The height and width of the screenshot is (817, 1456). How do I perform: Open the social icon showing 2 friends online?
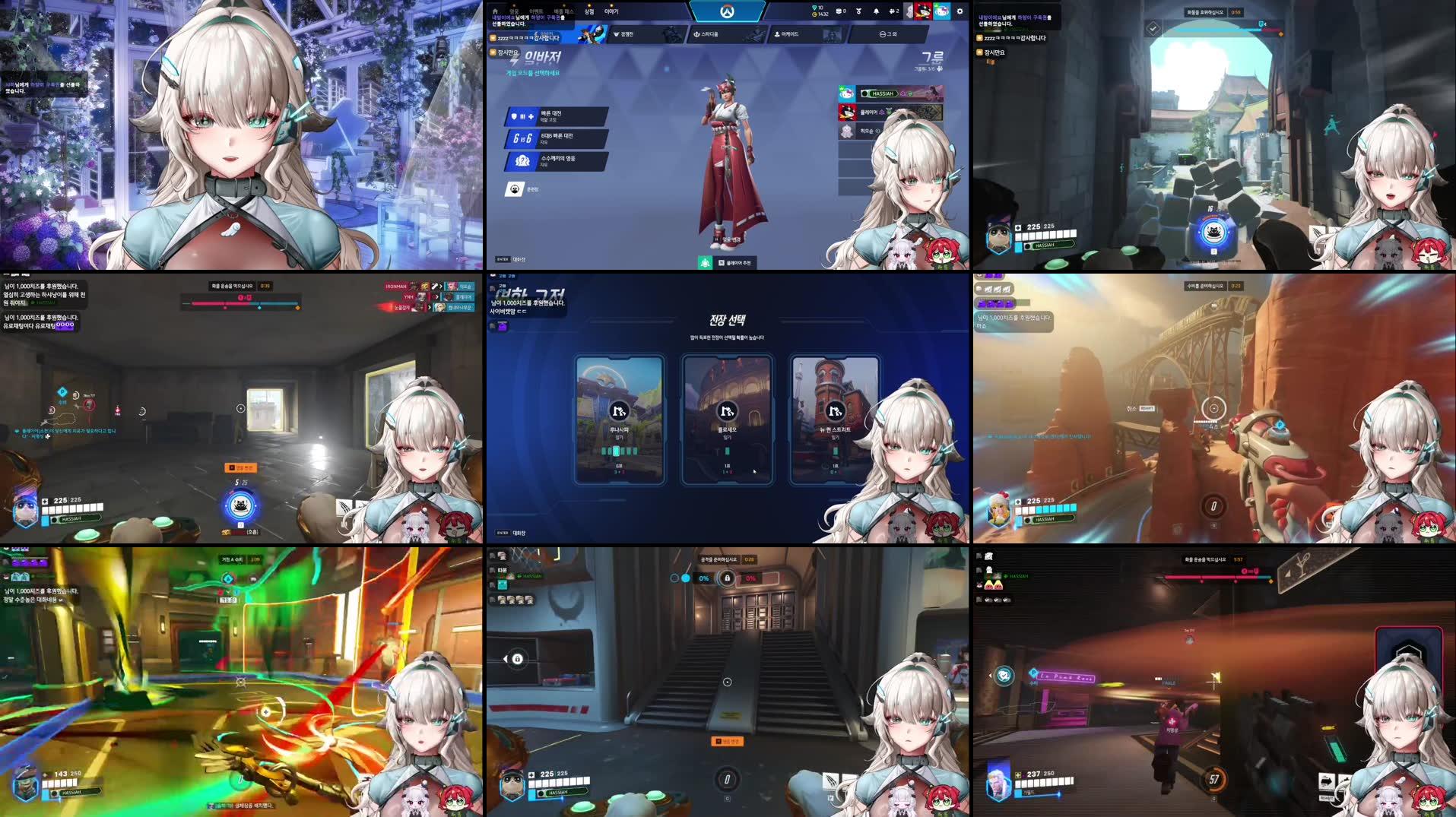click(893, 11)
